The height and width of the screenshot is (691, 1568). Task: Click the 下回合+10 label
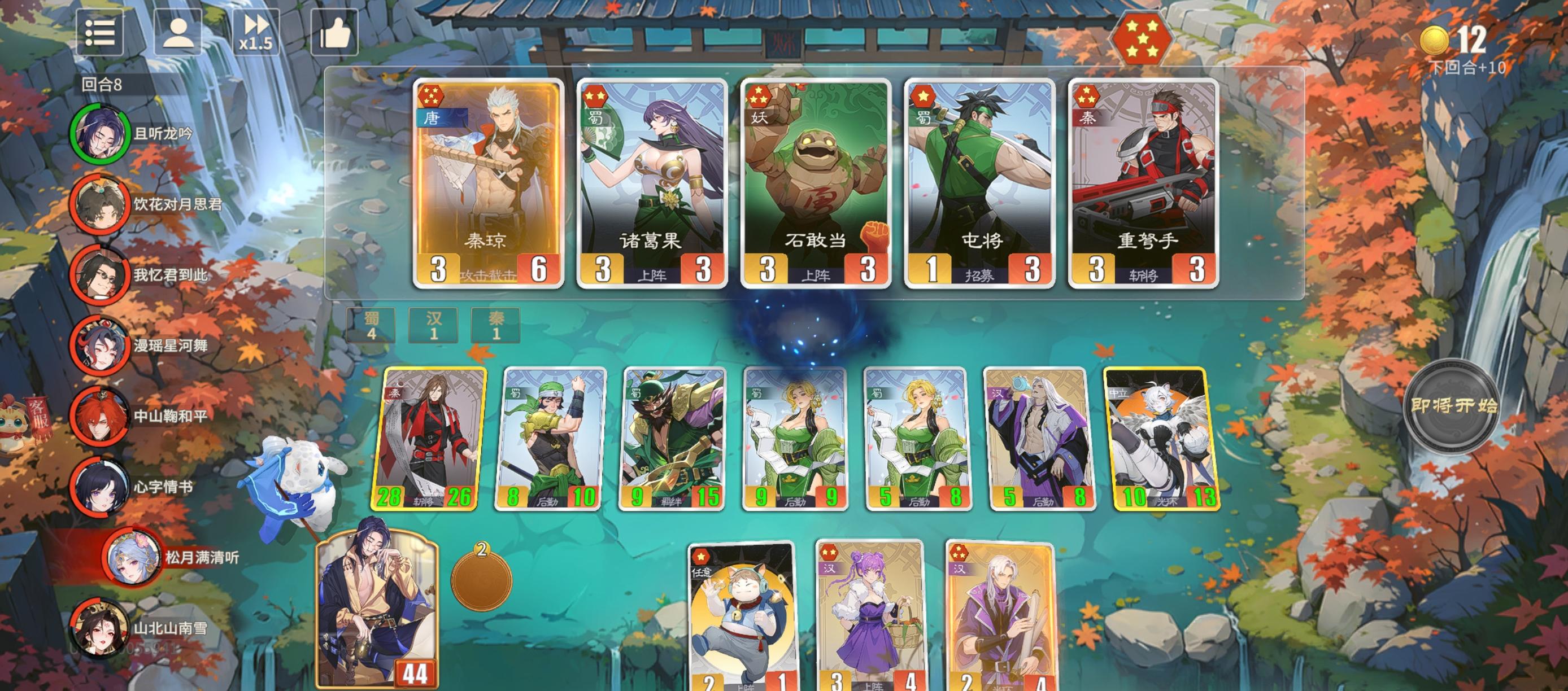pyautogui.click(x=1468, y=69)
